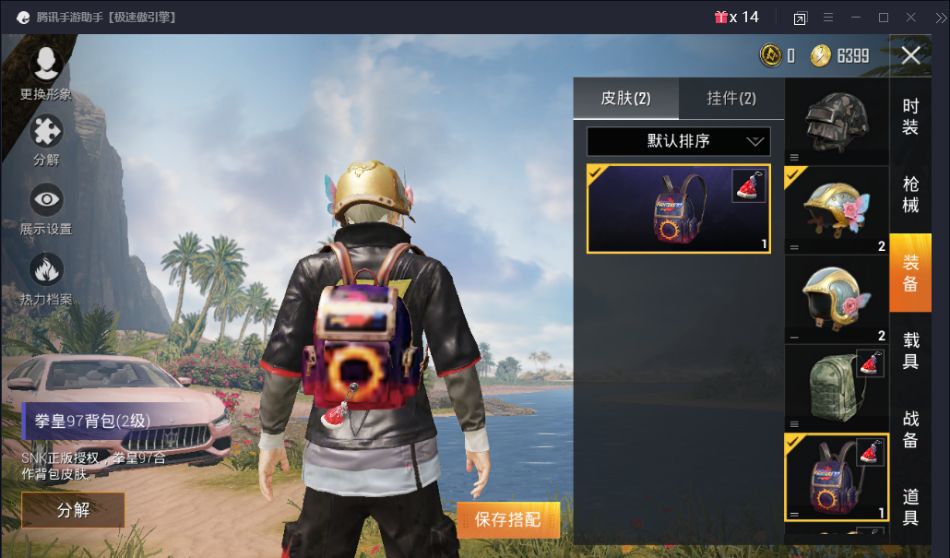The image size is (950, 558).
Task: Switch to the 载具 vehicles category
Action: click(x=910, y=350)
